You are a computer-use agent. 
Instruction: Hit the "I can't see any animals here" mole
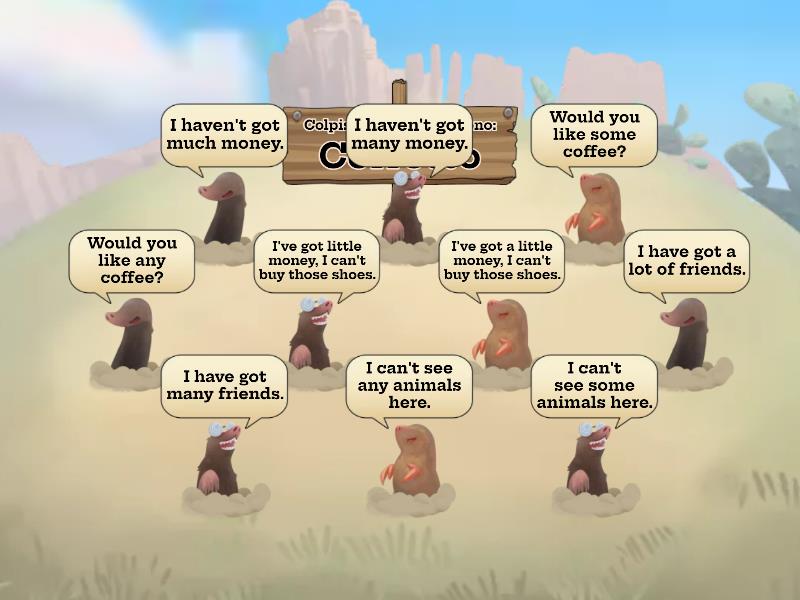coord(408,460)
